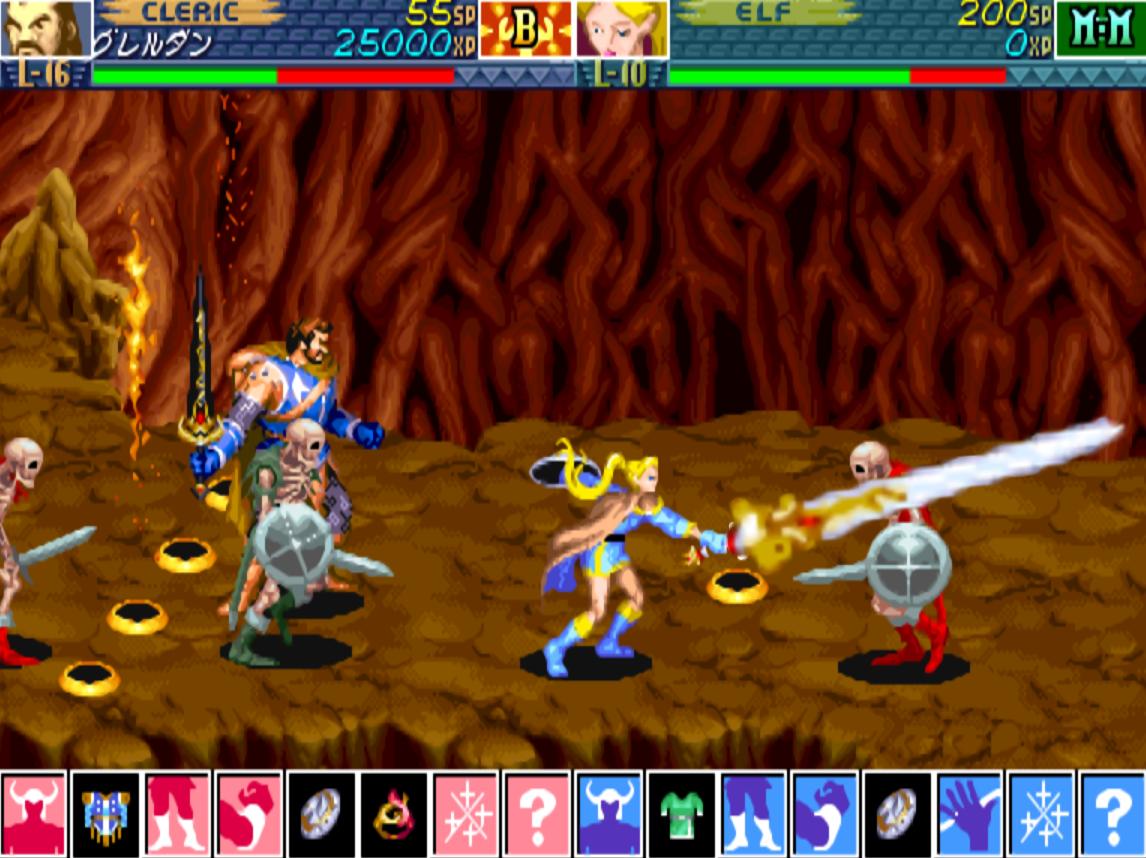Click the Cleric's pink question mark slot

tap(537, 814)
